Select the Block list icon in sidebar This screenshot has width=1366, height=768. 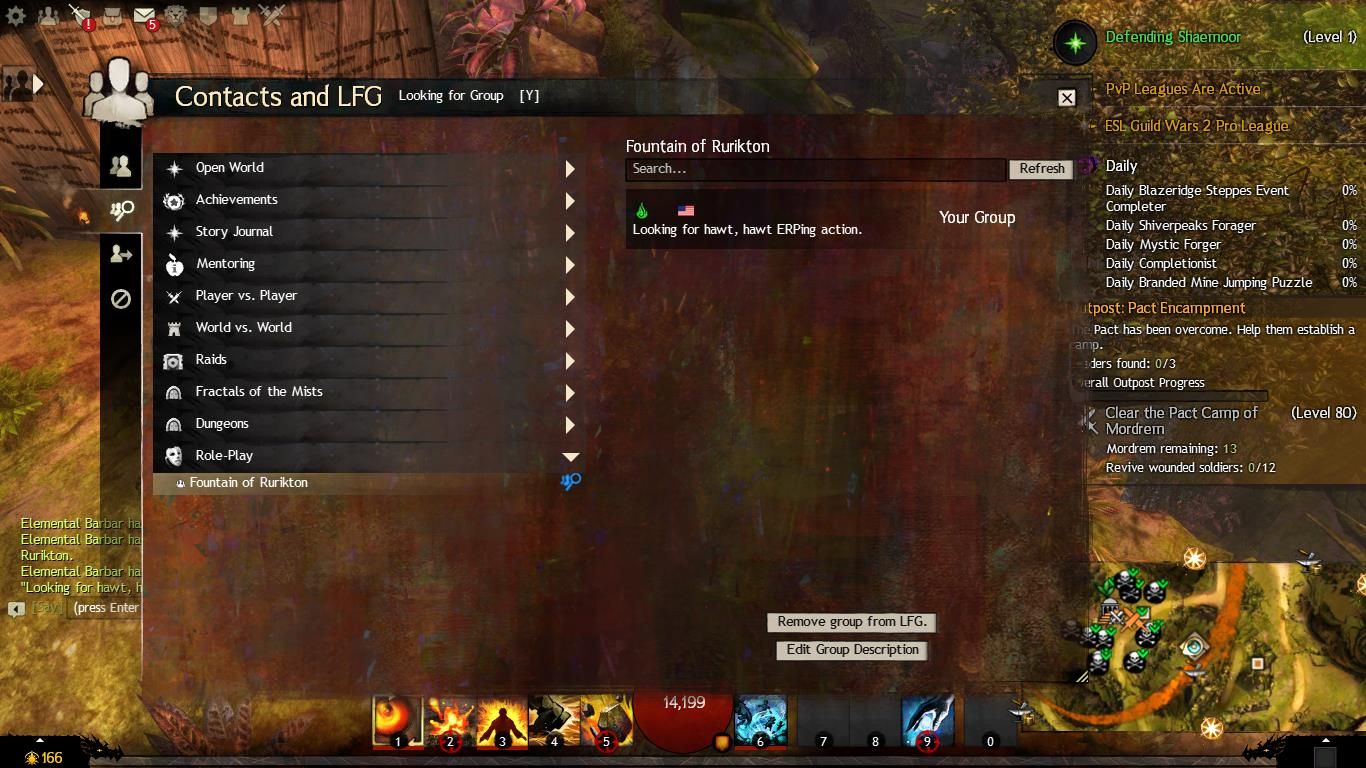pos(121,299)
